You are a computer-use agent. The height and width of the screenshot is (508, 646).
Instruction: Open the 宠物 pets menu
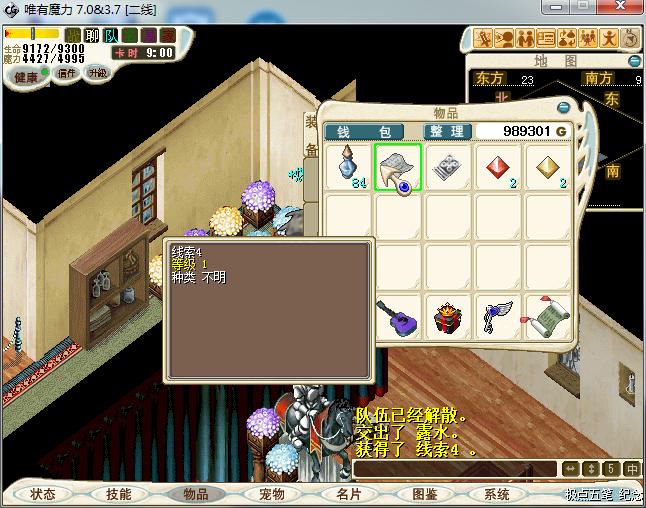pos(272,494)
